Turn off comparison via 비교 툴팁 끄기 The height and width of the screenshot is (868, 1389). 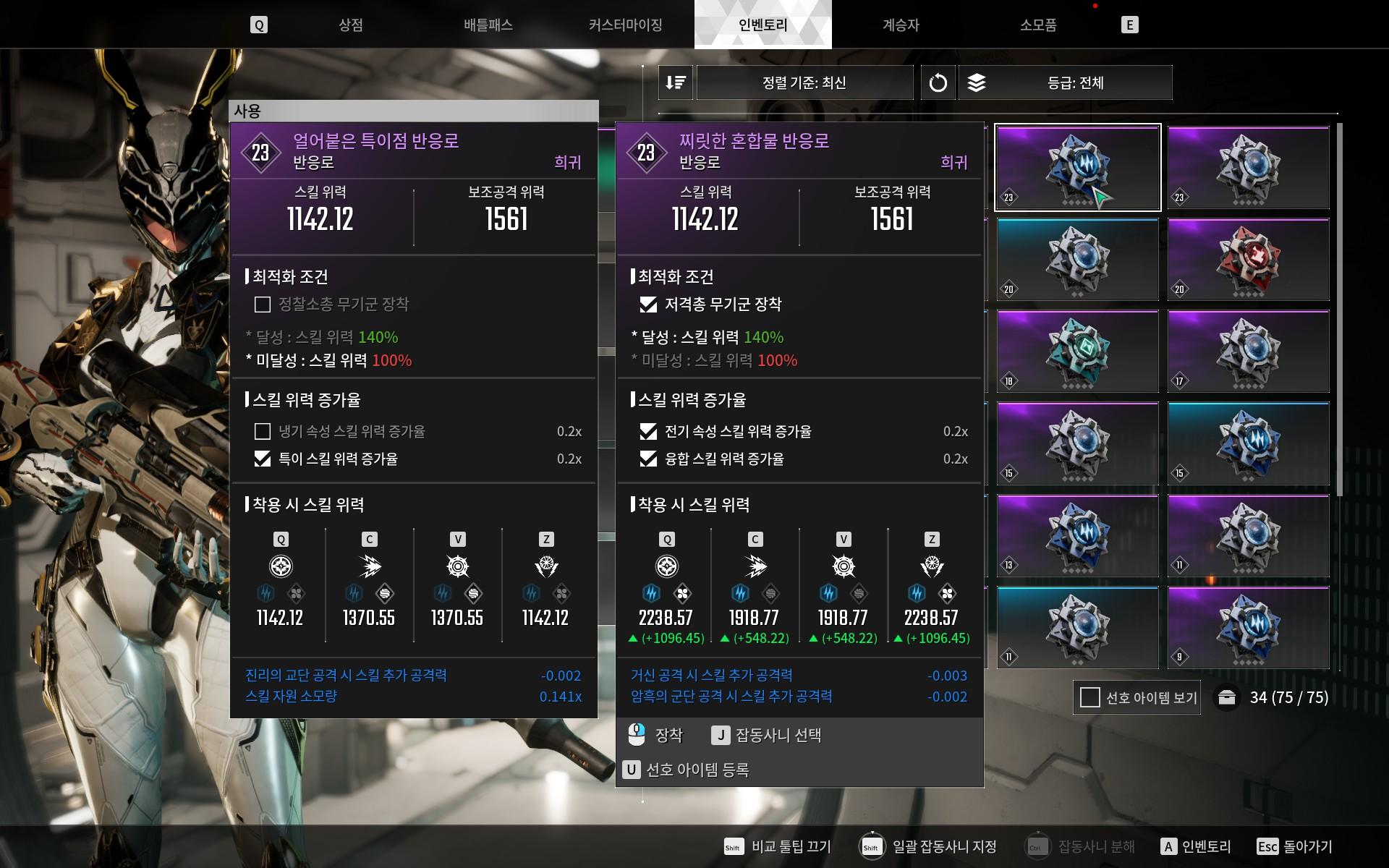791,846
